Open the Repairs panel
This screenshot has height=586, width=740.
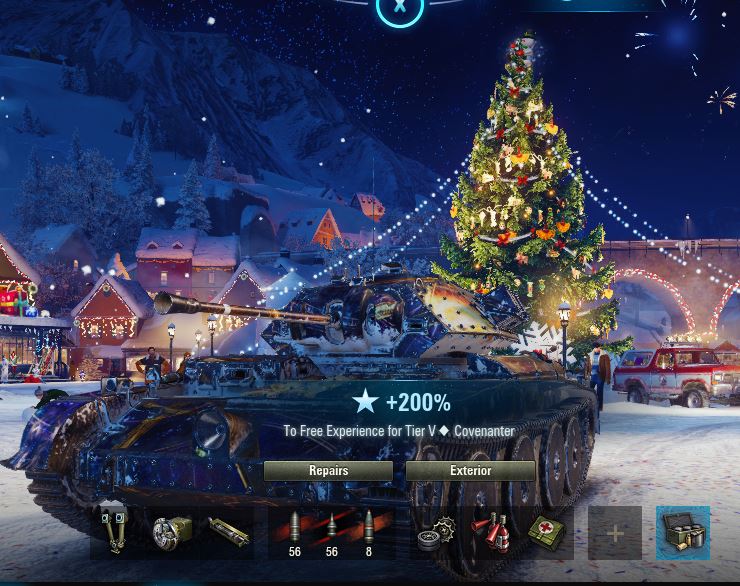pyautogui.click(x=328, y=471)
